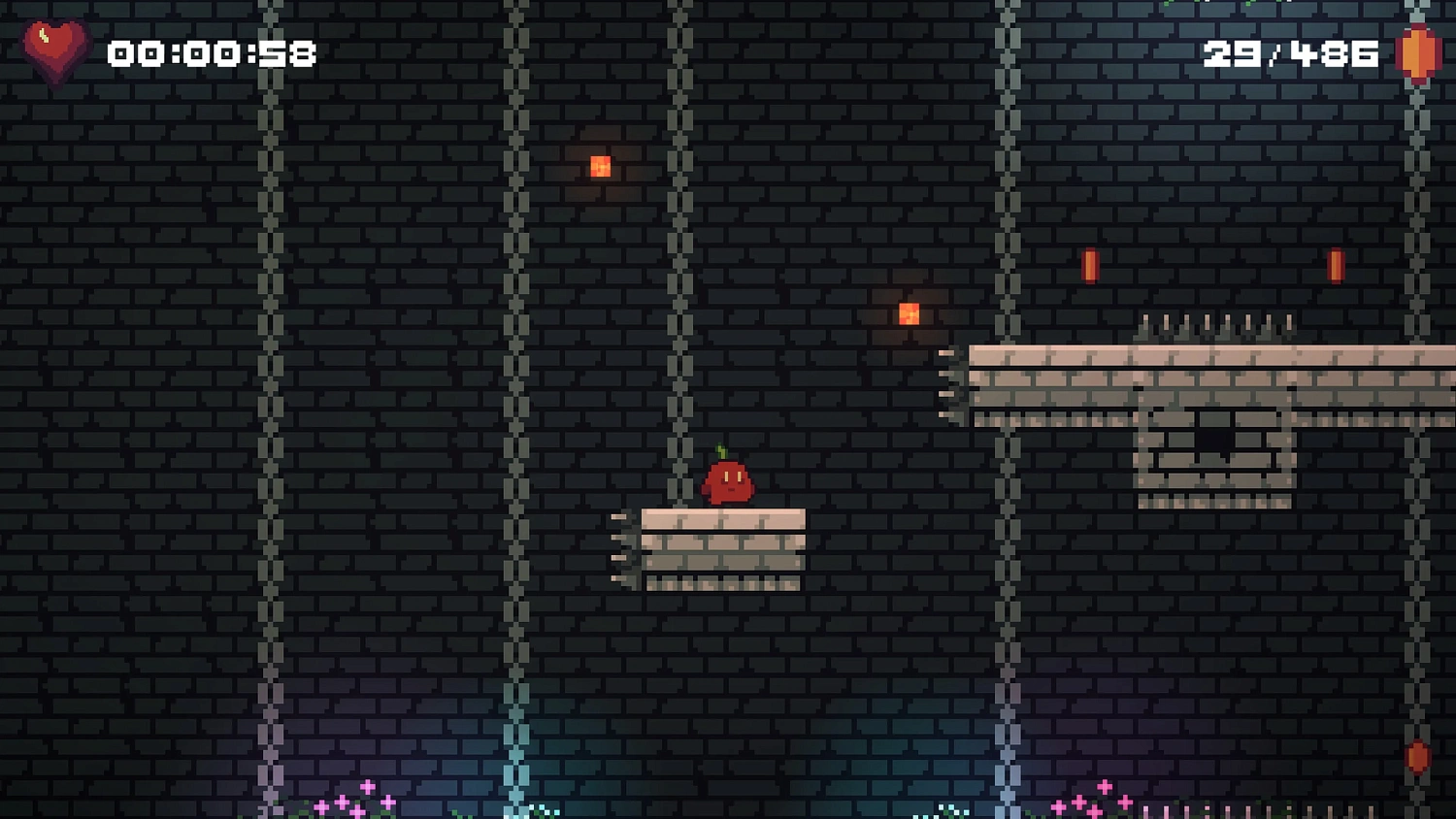The width and height of the screenshot is (1456, 819).
Task: Select the timer showing 00:00:58
Action: point(212,53)
